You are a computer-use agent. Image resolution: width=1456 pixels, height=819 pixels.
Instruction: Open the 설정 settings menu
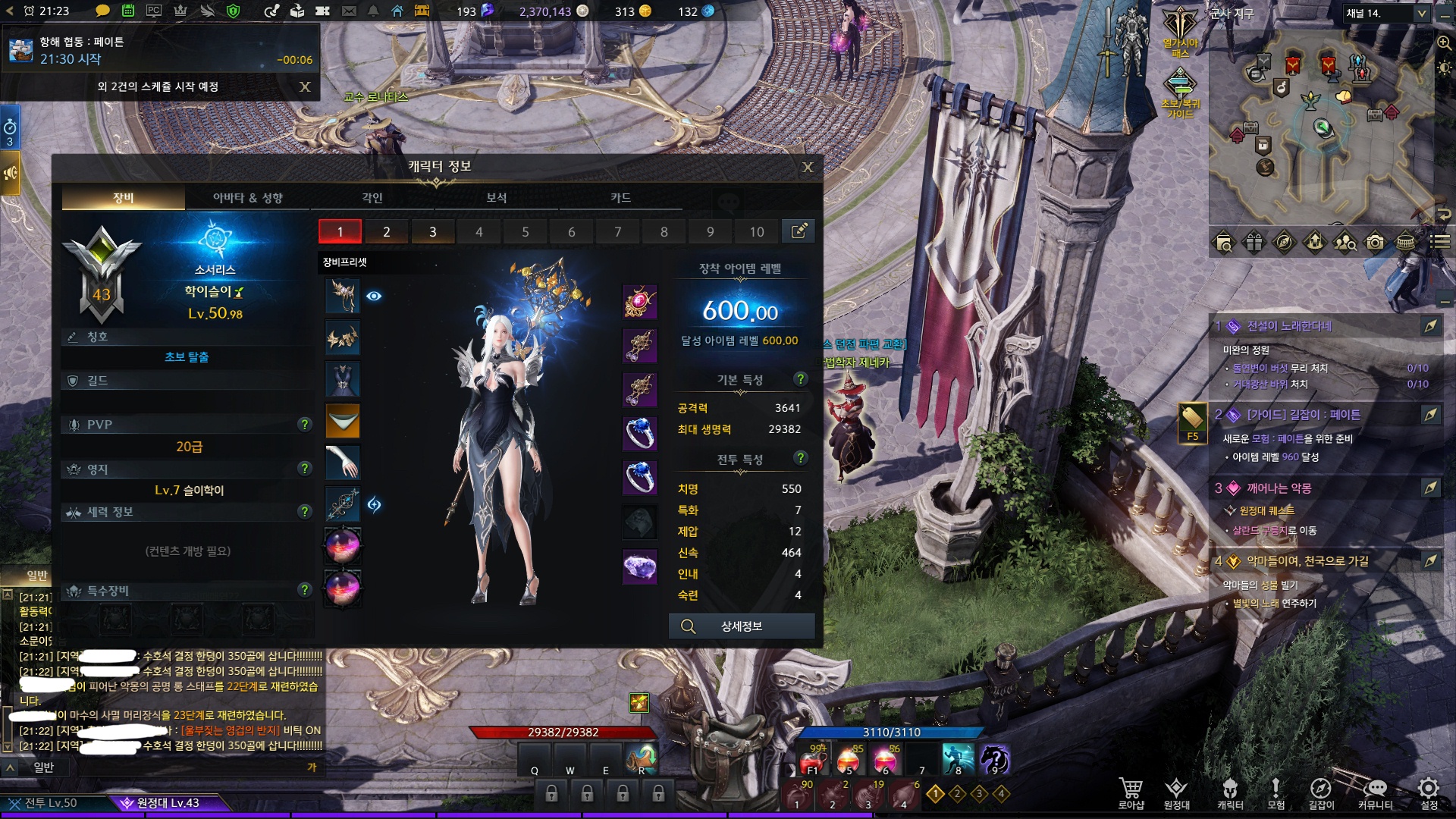coord(1429,793)
